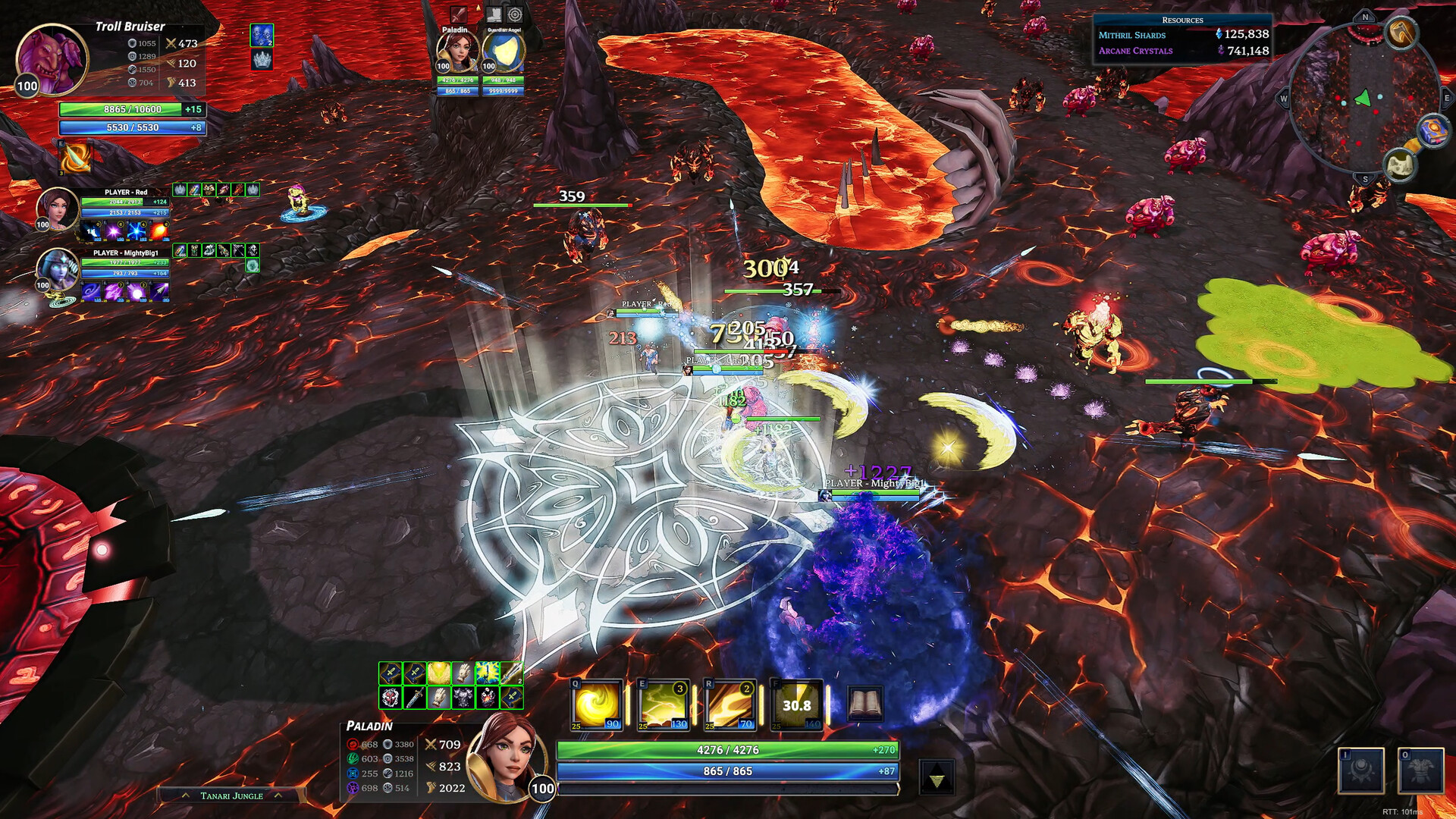Click the Paladin portrait in bottom bar

507,757
